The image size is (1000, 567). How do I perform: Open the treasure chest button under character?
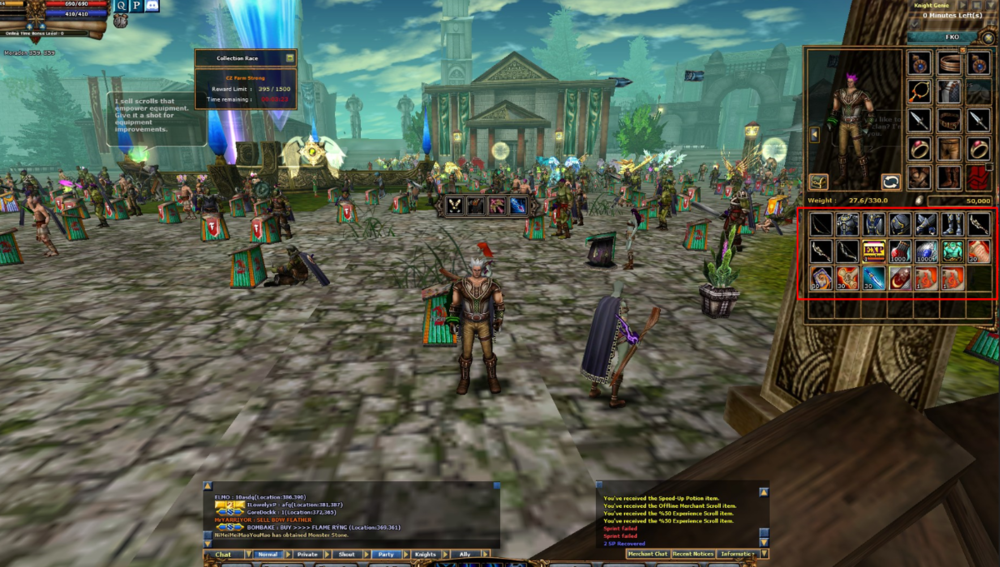point(818,182)
